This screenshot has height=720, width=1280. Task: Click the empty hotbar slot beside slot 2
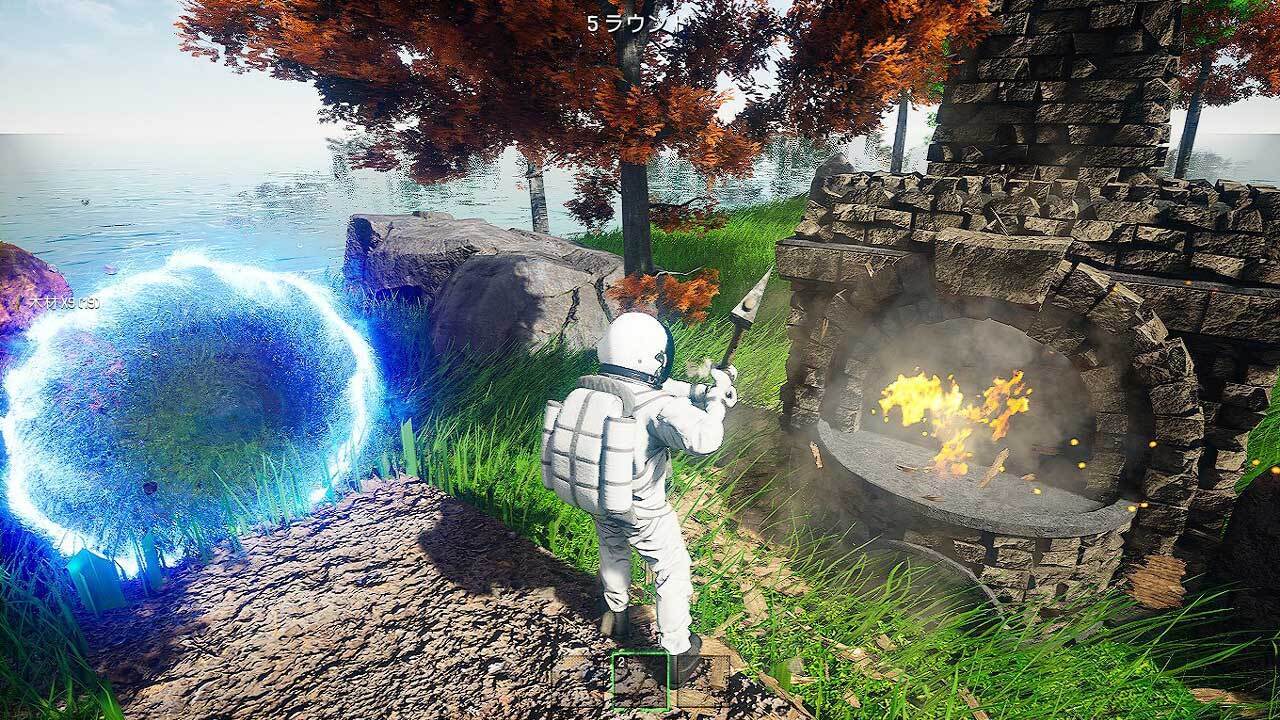point(703,682)
